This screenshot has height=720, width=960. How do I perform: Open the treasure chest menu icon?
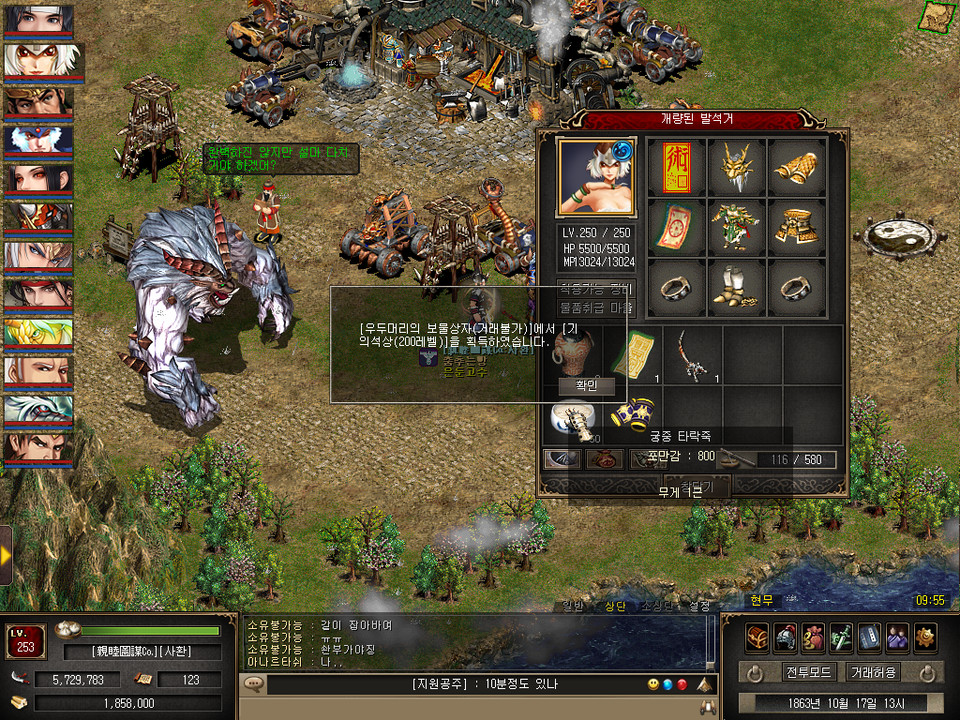(757, 636)
